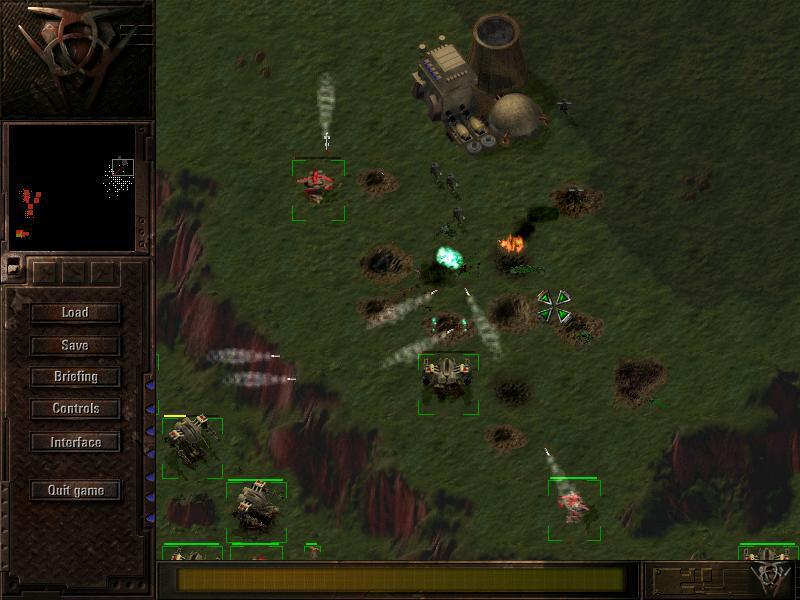Click the small tab icon below the minimap
Screen dimensions: 800x600
coord(14,267)
